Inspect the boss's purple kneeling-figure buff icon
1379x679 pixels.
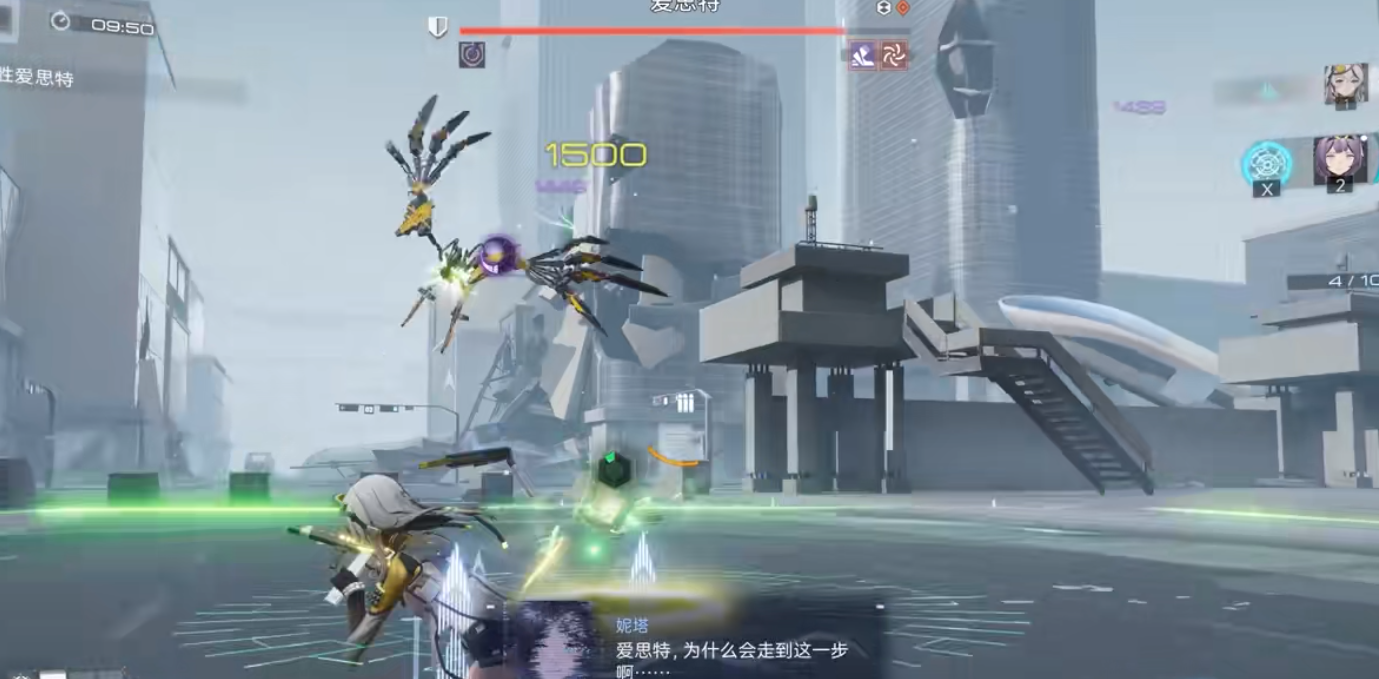coord(863,56)
